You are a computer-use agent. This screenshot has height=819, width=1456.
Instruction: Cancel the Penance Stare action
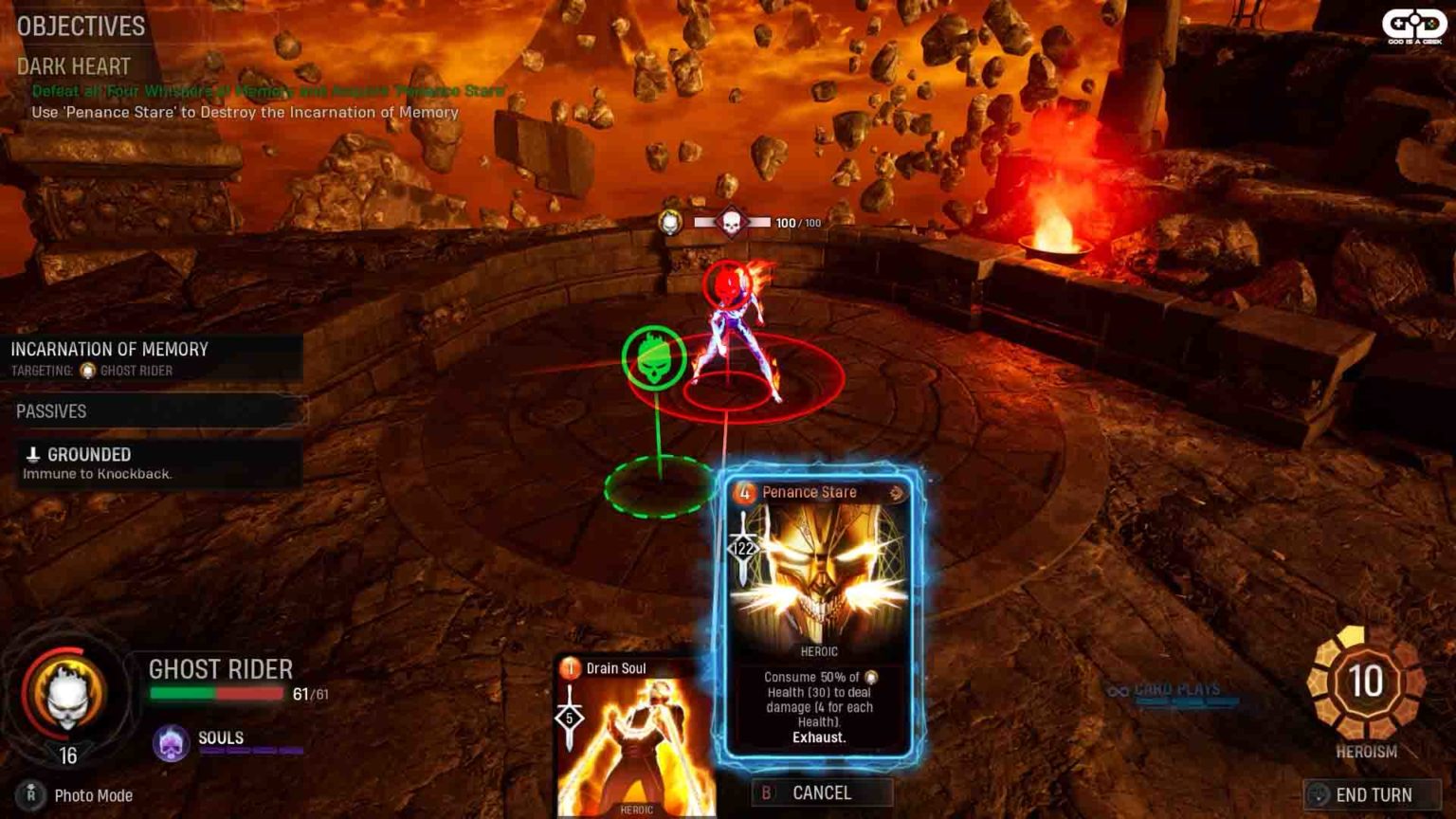(823, 793)
